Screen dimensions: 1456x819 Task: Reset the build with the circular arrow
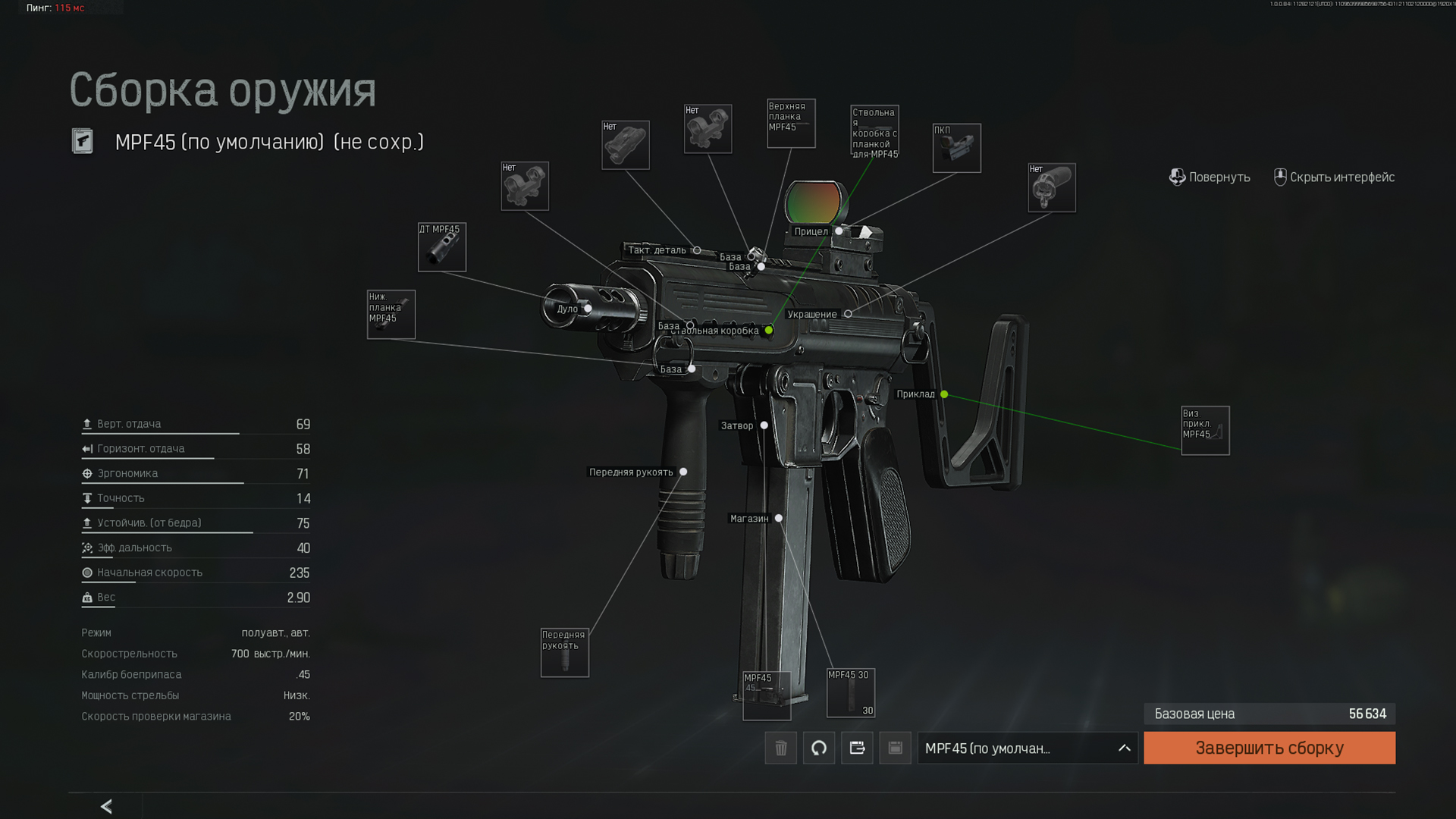[x=818, y=748]
